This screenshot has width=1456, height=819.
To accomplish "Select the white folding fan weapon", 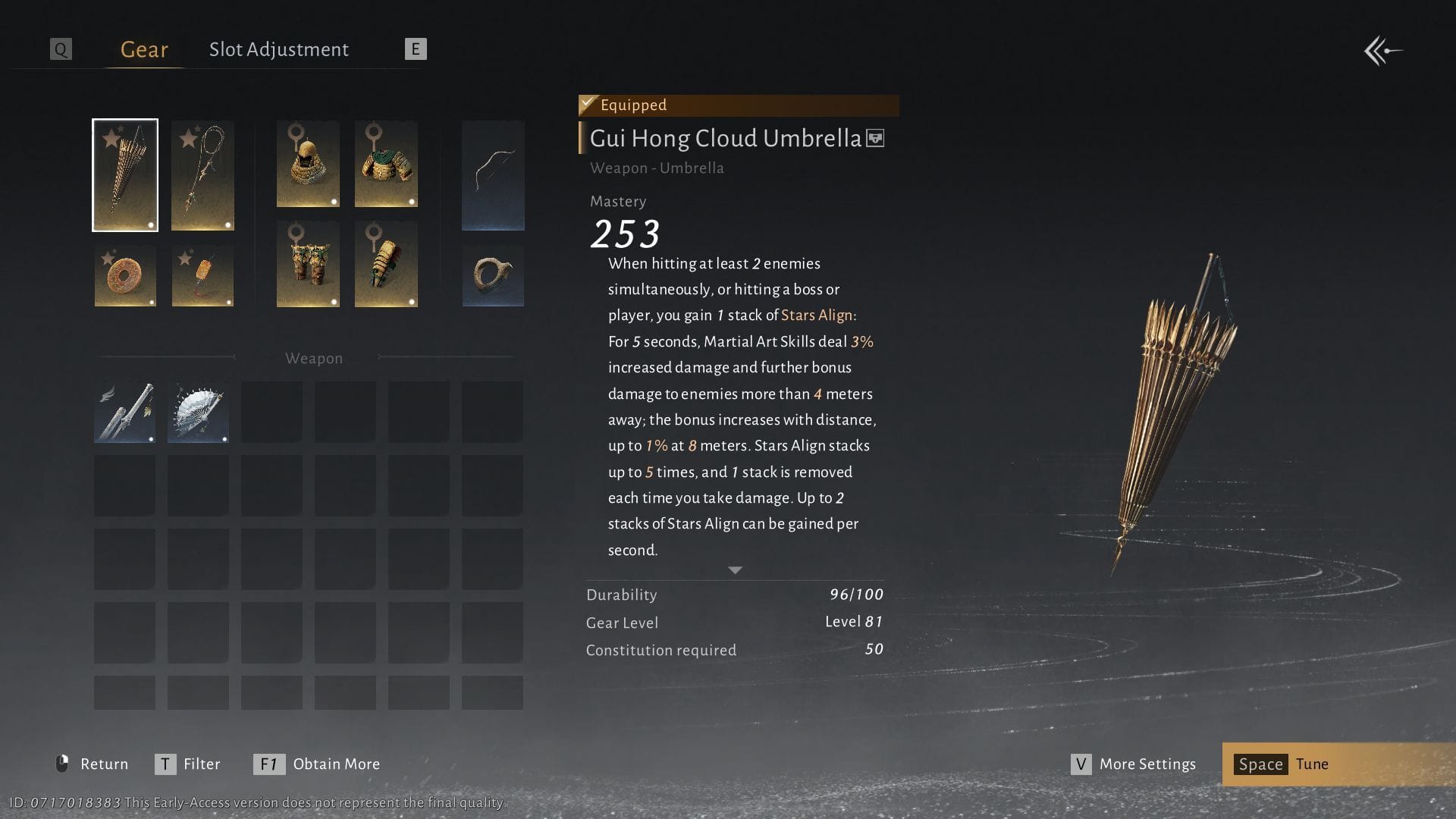I will 197,411.
